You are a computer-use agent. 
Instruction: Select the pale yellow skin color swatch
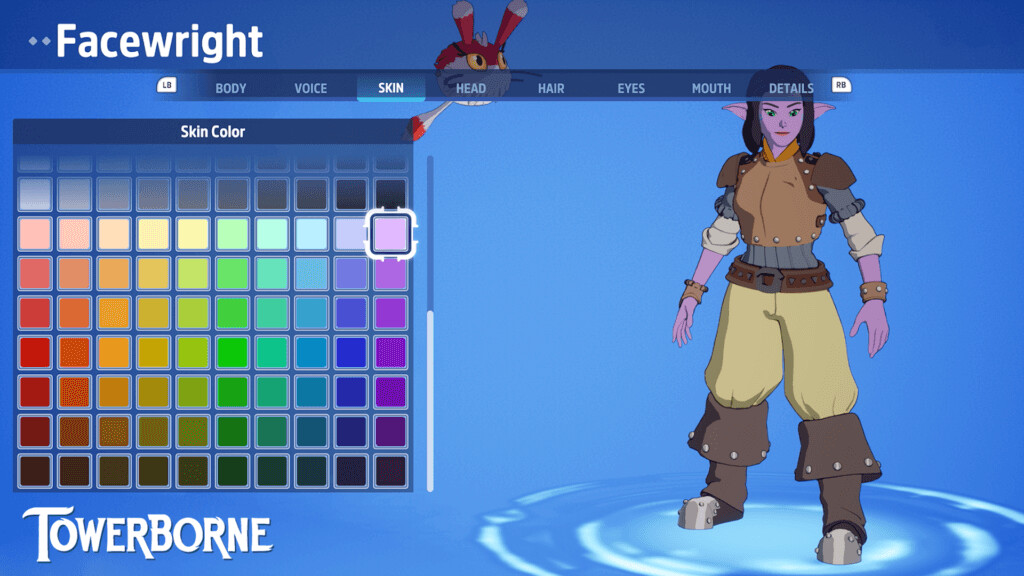pyautogui.click(x=153, y=234)
